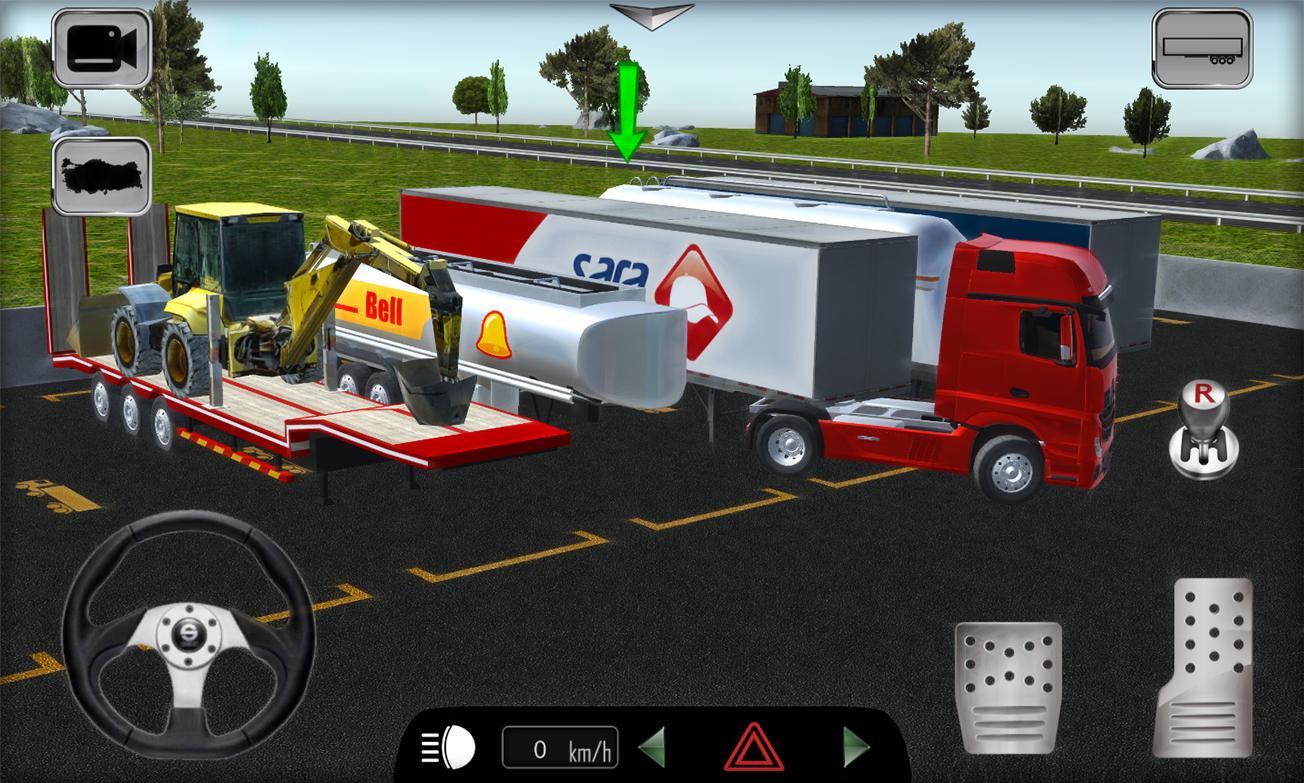Activate the trailer coupling toggle

coord(1202,47)
